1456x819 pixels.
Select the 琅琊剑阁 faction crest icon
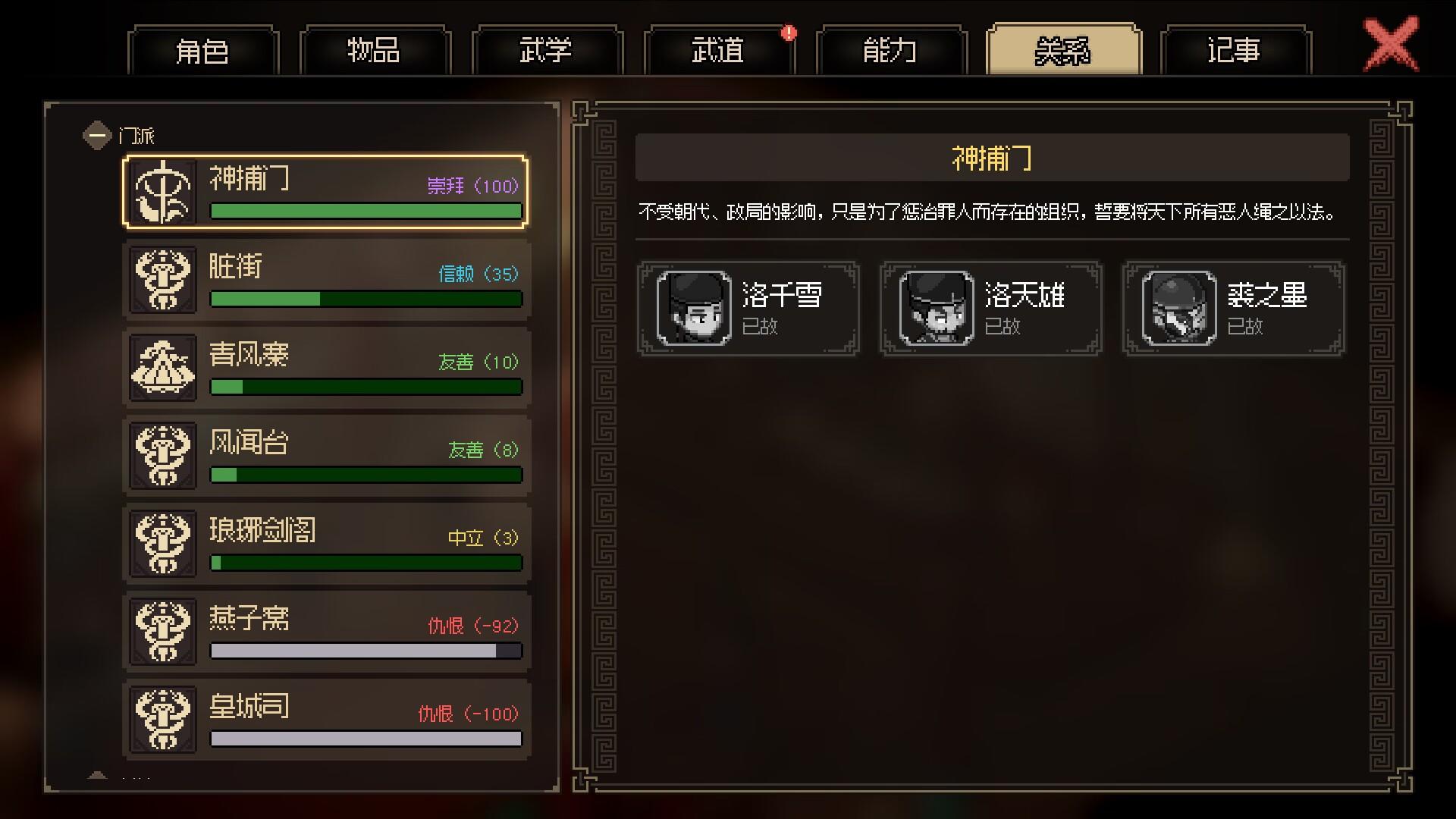point(162,543)
